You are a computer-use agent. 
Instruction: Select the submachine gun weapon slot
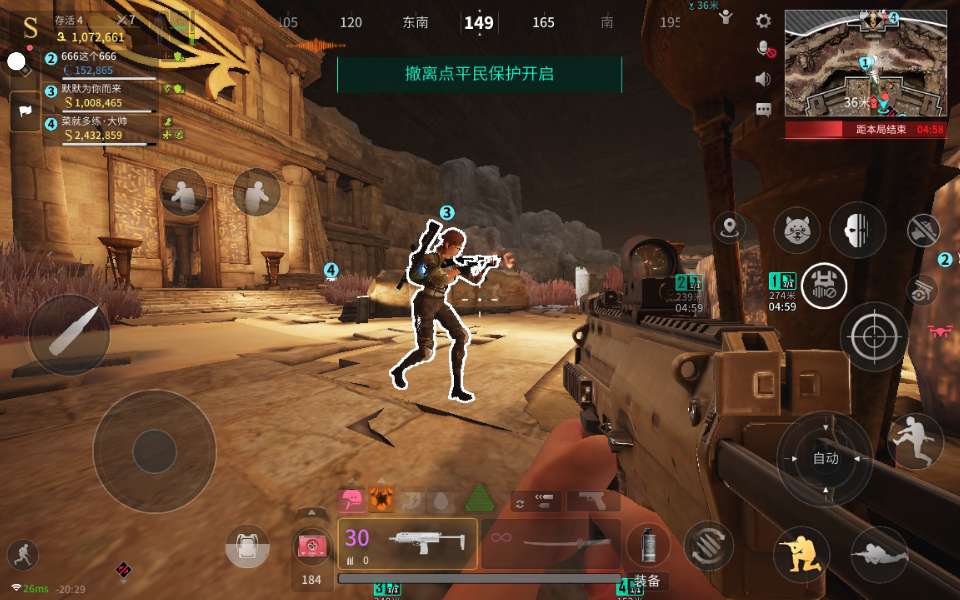tap(408, 543)
